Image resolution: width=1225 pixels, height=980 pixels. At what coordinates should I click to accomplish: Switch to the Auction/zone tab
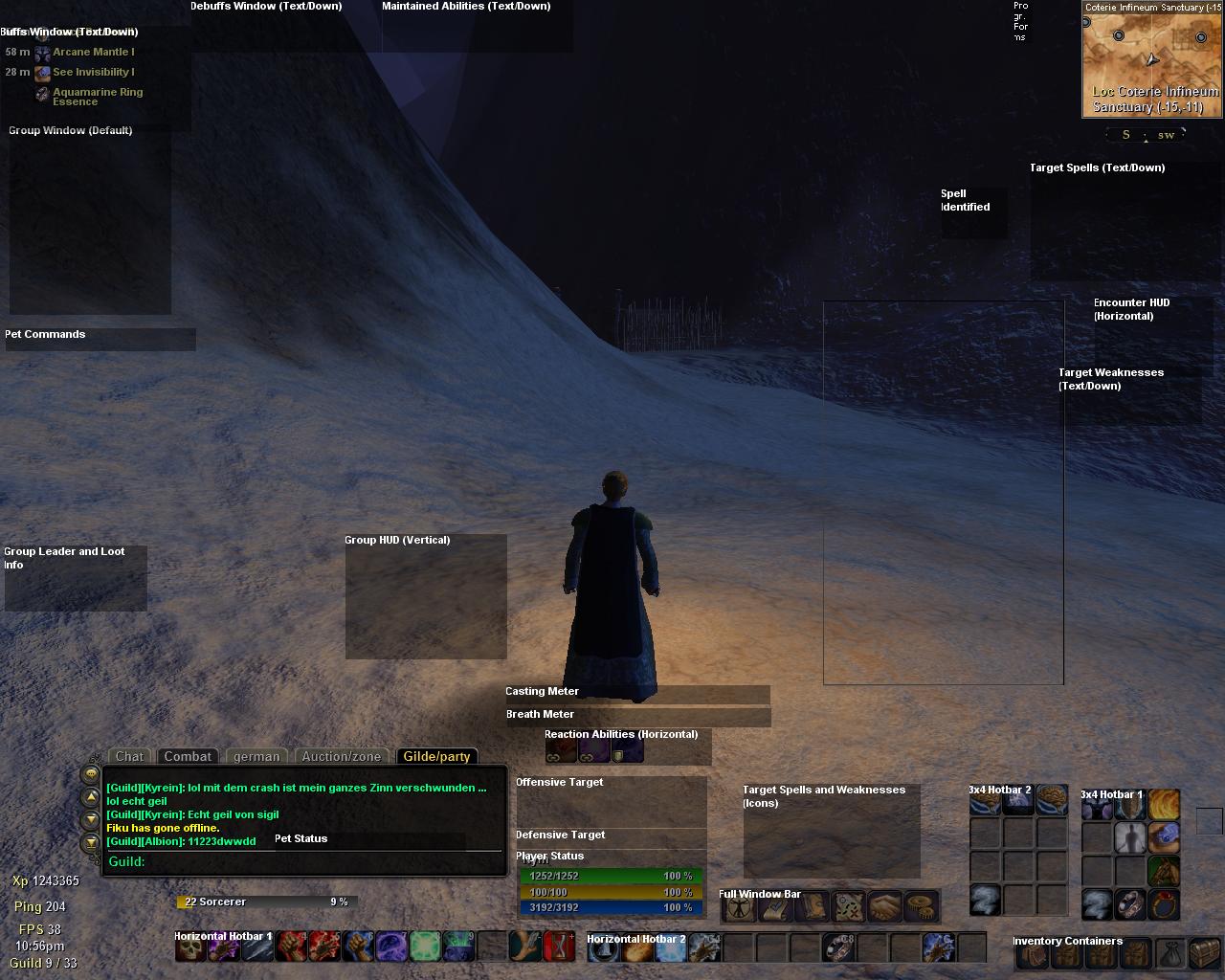(342, 756)
